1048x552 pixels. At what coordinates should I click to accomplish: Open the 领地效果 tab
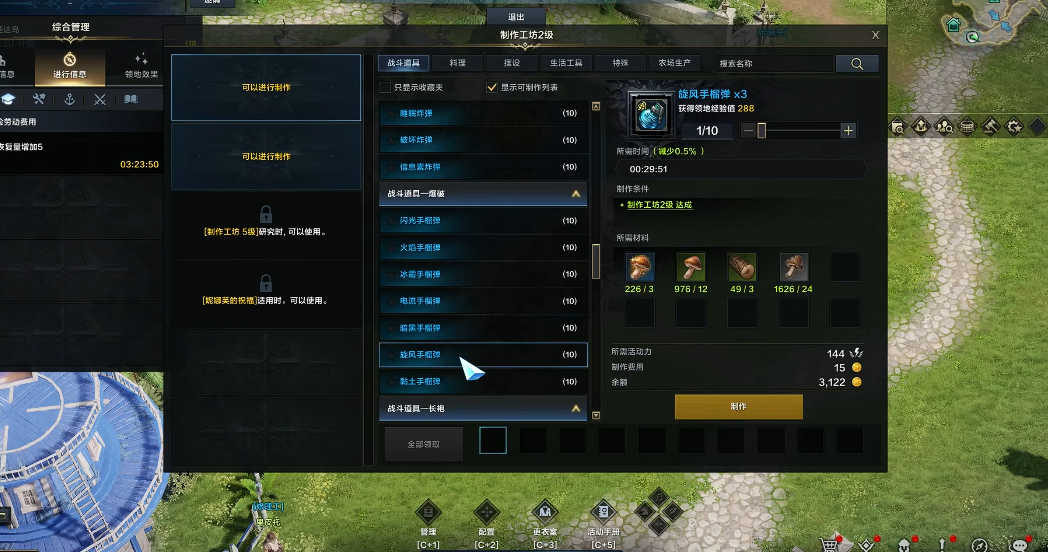[x=142, y=66]
